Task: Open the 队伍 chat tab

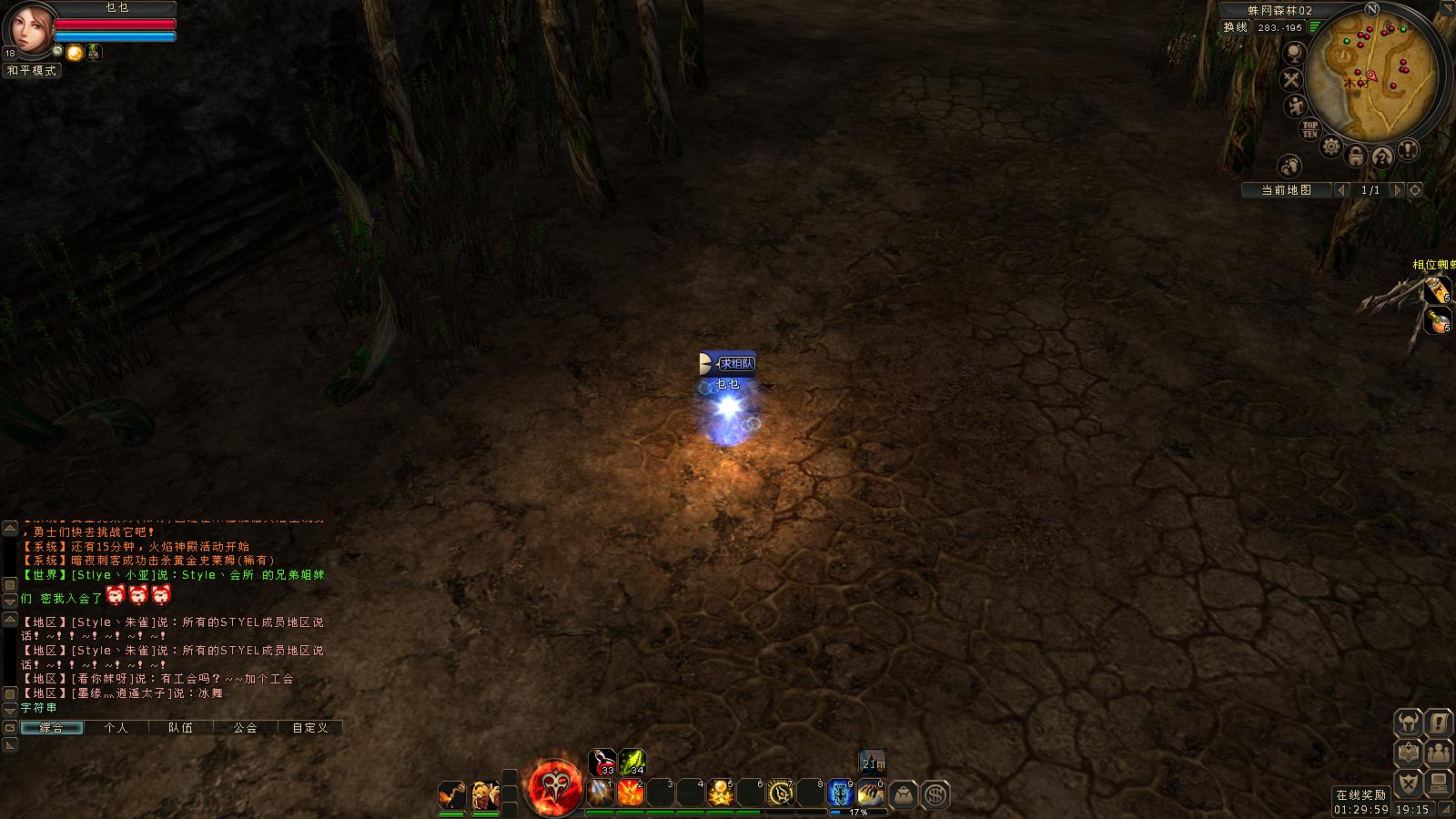Action: (180, 728)
